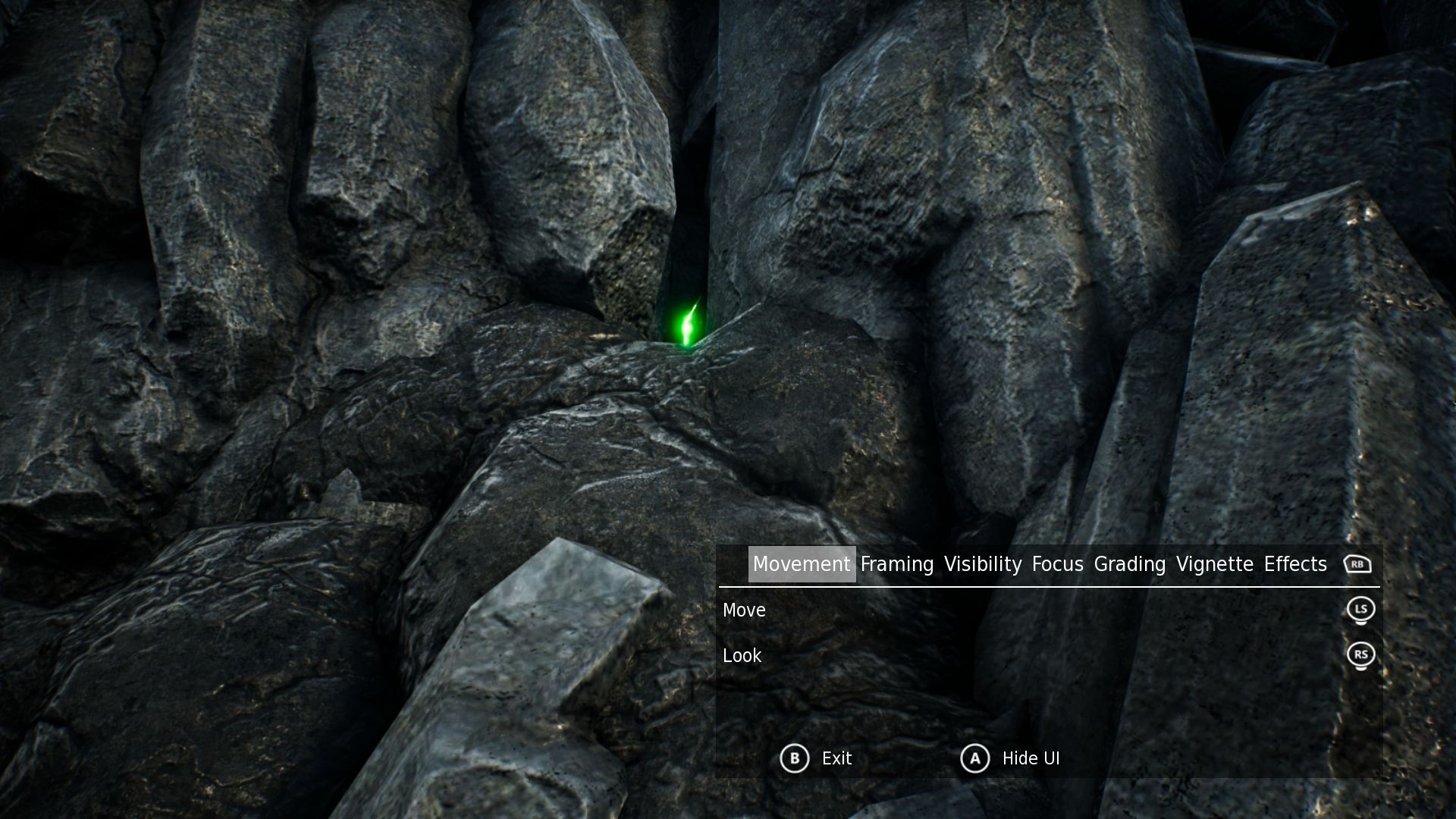Open the Visibility tab
This screenshot has height=819, width=1456.
point(983,564)
